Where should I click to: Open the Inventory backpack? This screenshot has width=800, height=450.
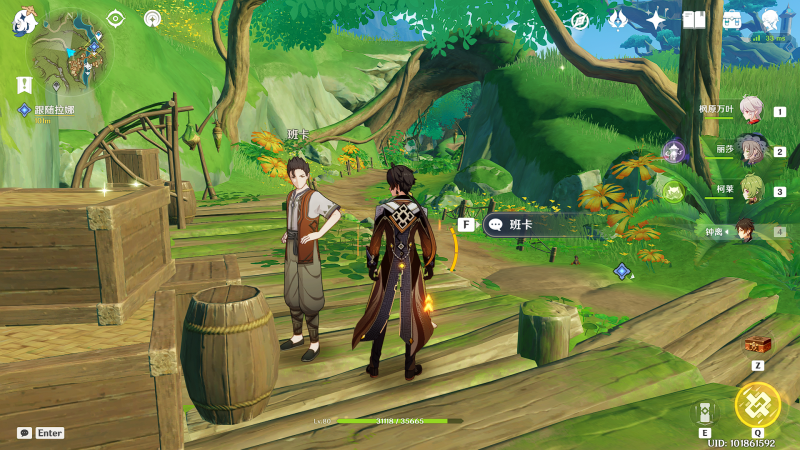732,20
